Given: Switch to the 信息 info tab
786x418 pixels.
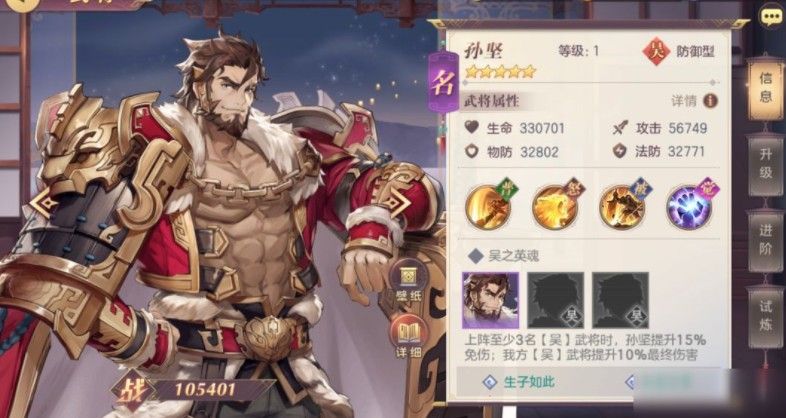Looking at the screenshot, I should (x=765, y=88).
